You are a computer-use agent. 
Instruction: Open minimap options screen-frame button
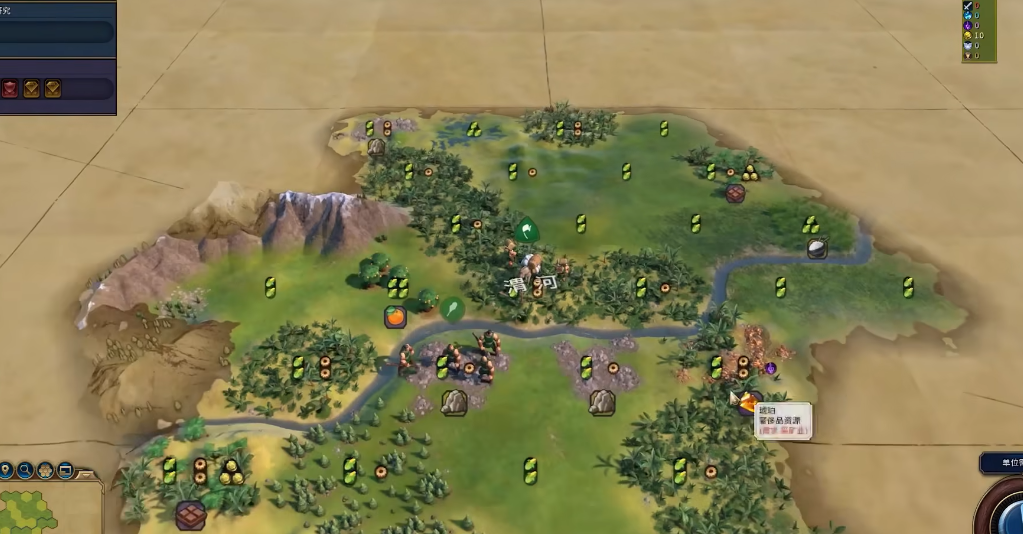click(65, 470)
